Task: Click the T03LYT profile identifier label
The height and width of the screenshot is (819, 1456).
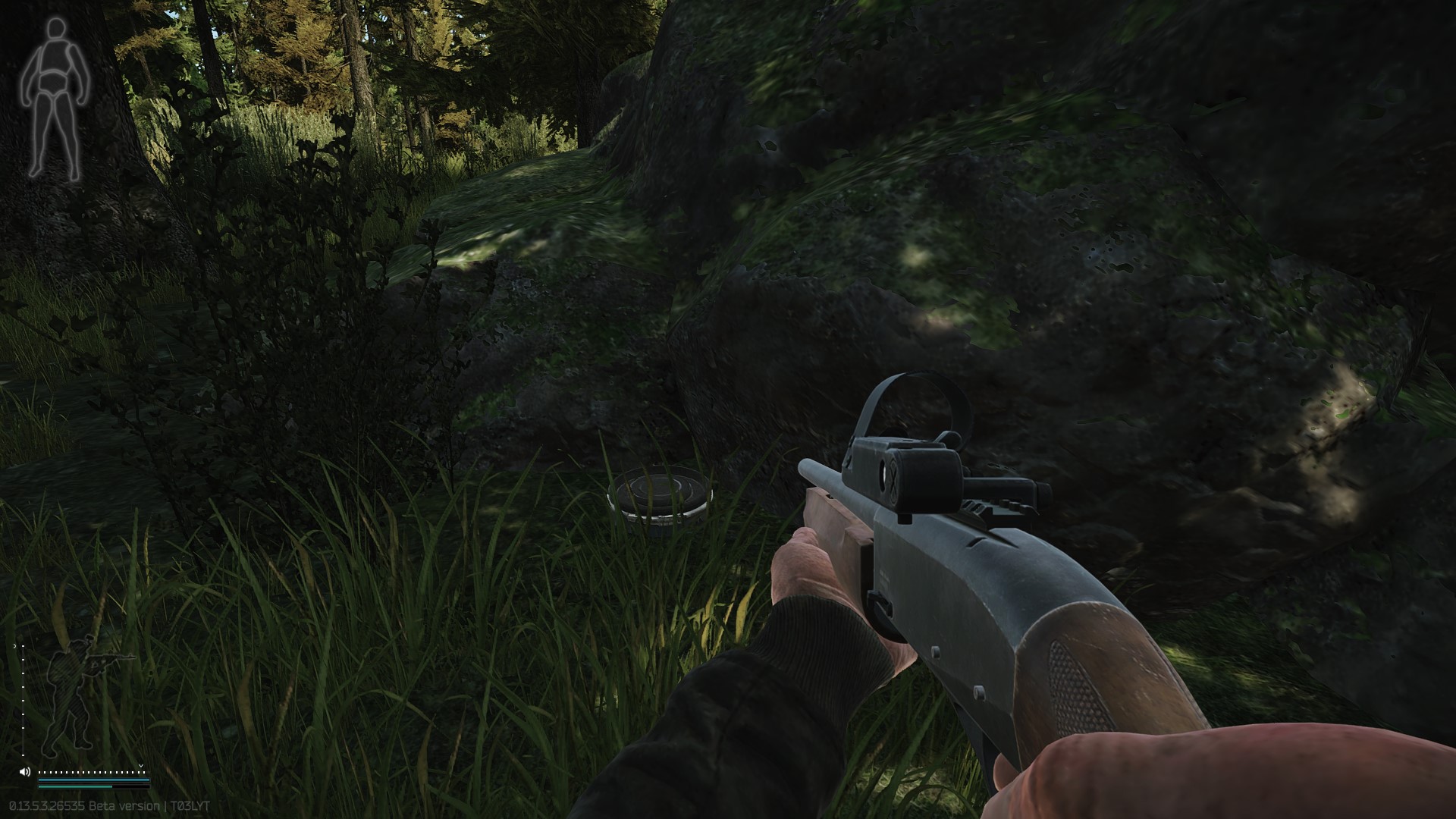Action: [x=191, y=805]
